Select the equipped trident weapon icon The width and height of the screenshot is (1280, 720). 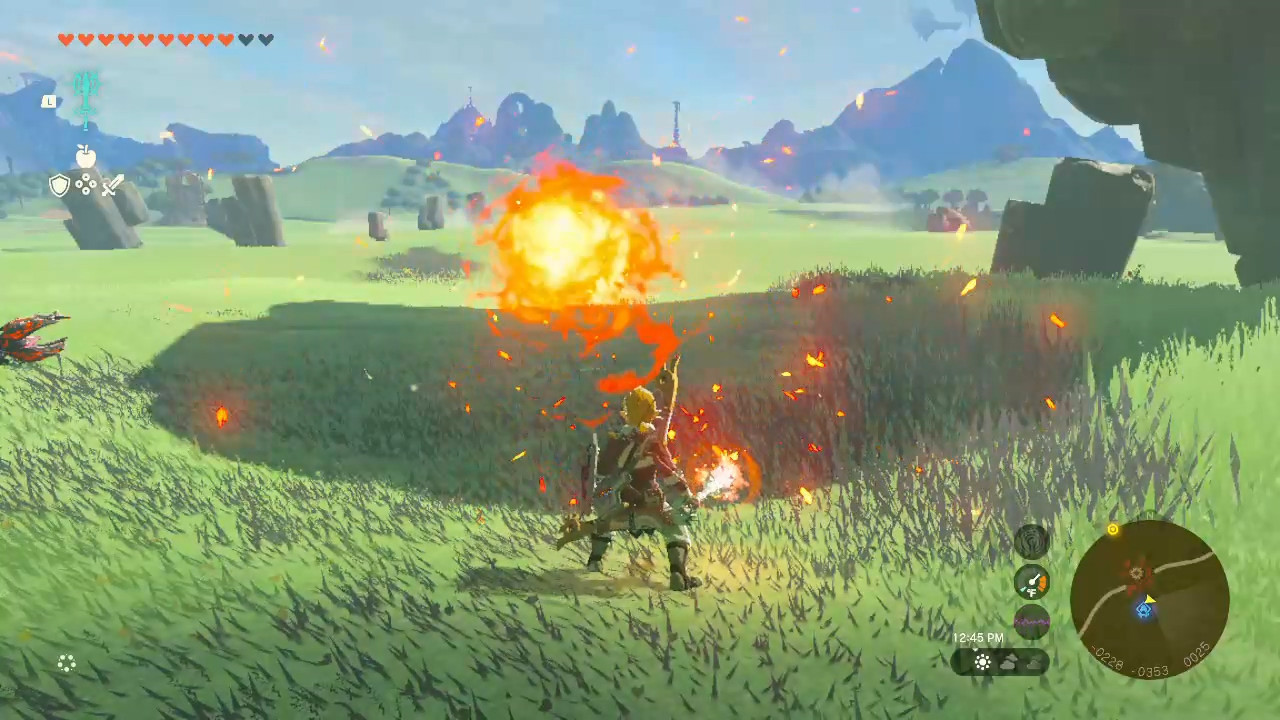click(x=86, y=95)
